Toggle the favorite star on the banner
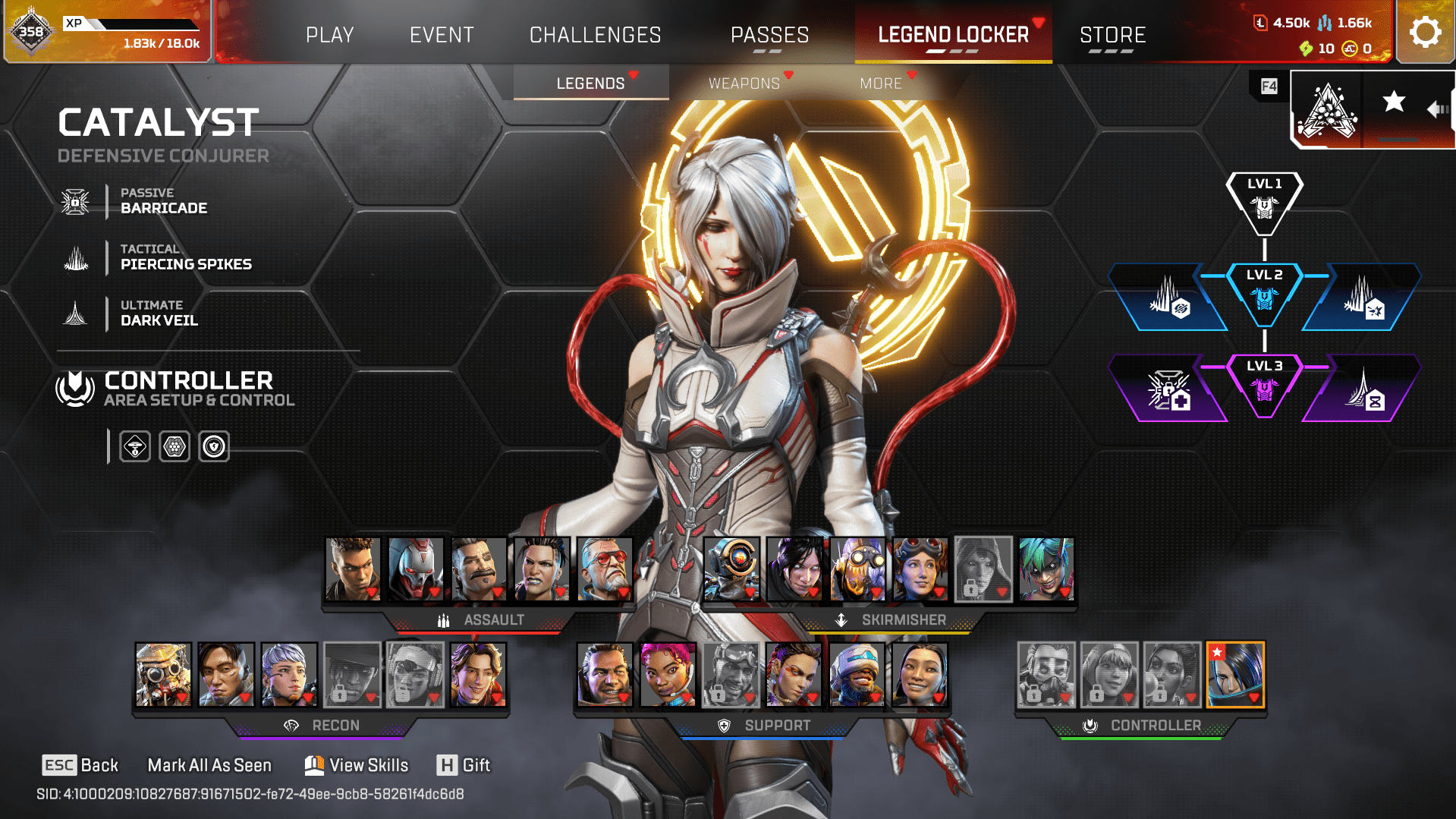Viewport: 1456px width, 819px height. click(1393, 101)
